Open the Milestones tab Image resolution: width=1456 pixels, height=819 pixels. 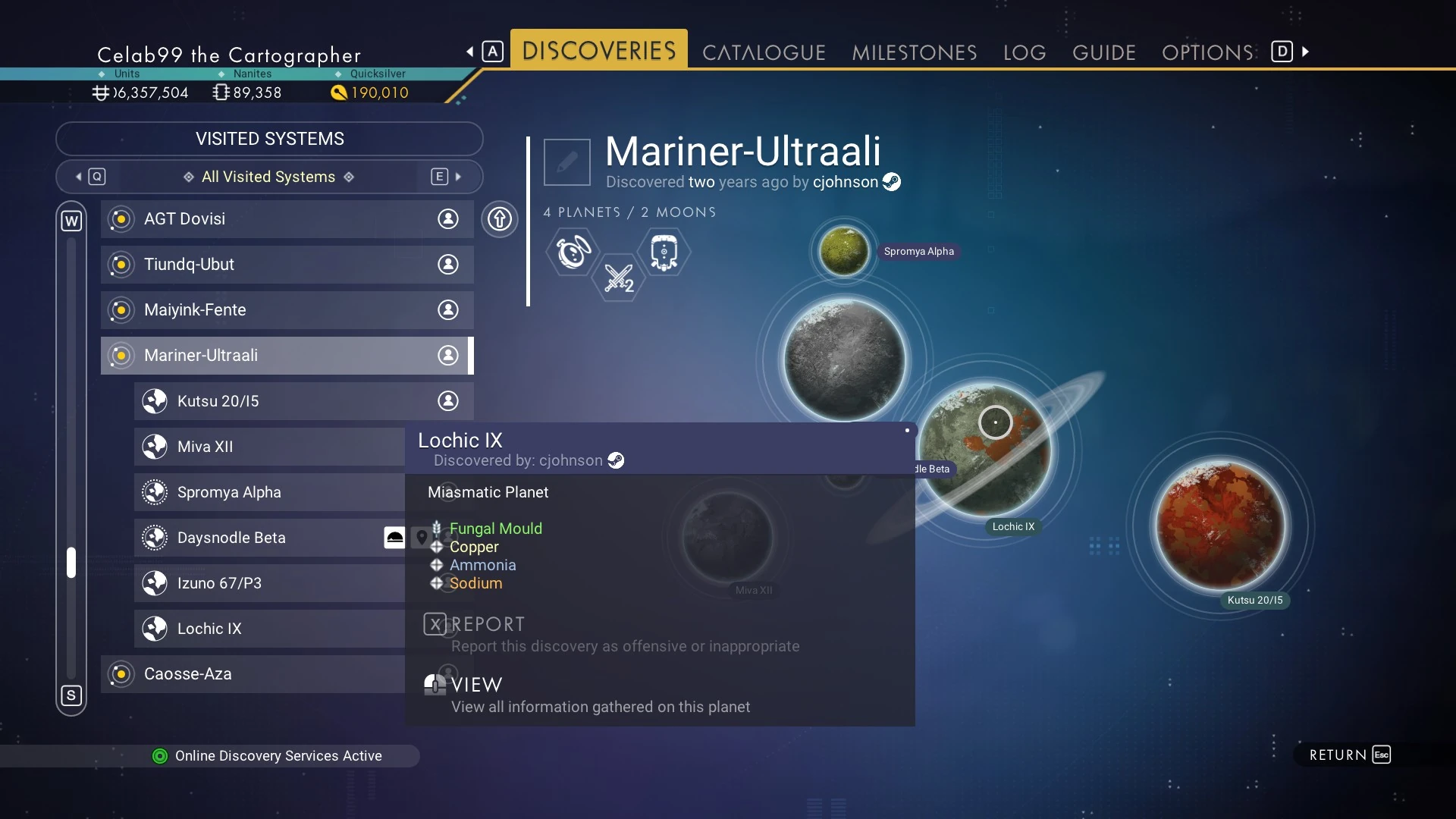[x=914, y=52]
